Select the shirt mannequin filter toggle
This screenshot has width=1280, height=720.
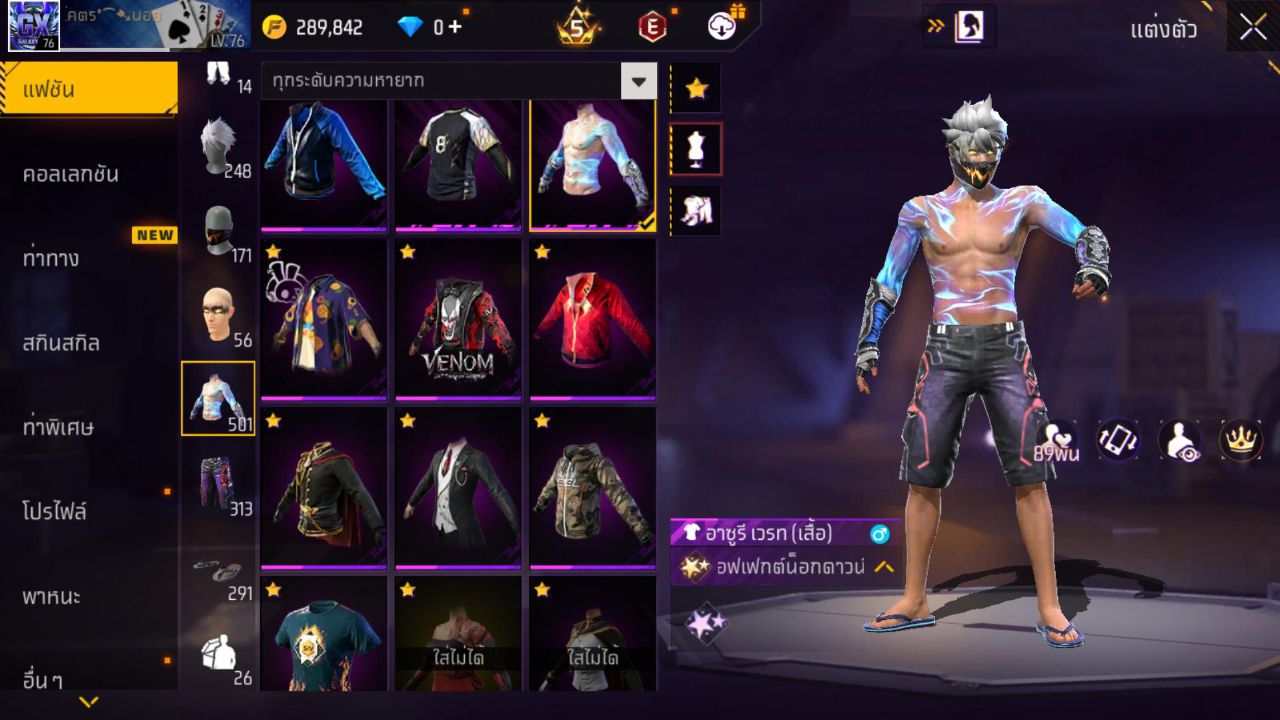tap(695, 148)
